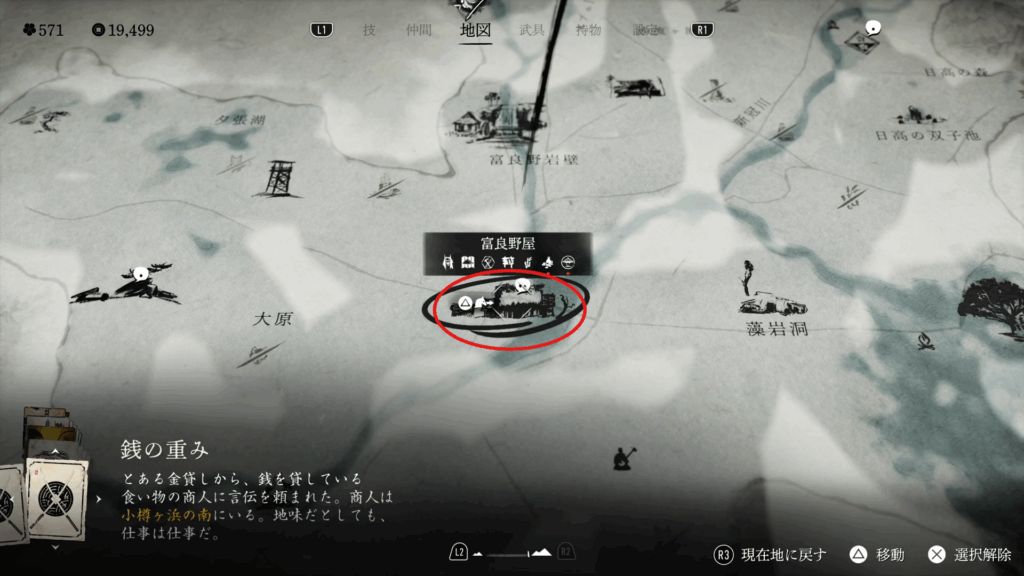Choose the 富良野岩壁 location marker

point(497,122)
